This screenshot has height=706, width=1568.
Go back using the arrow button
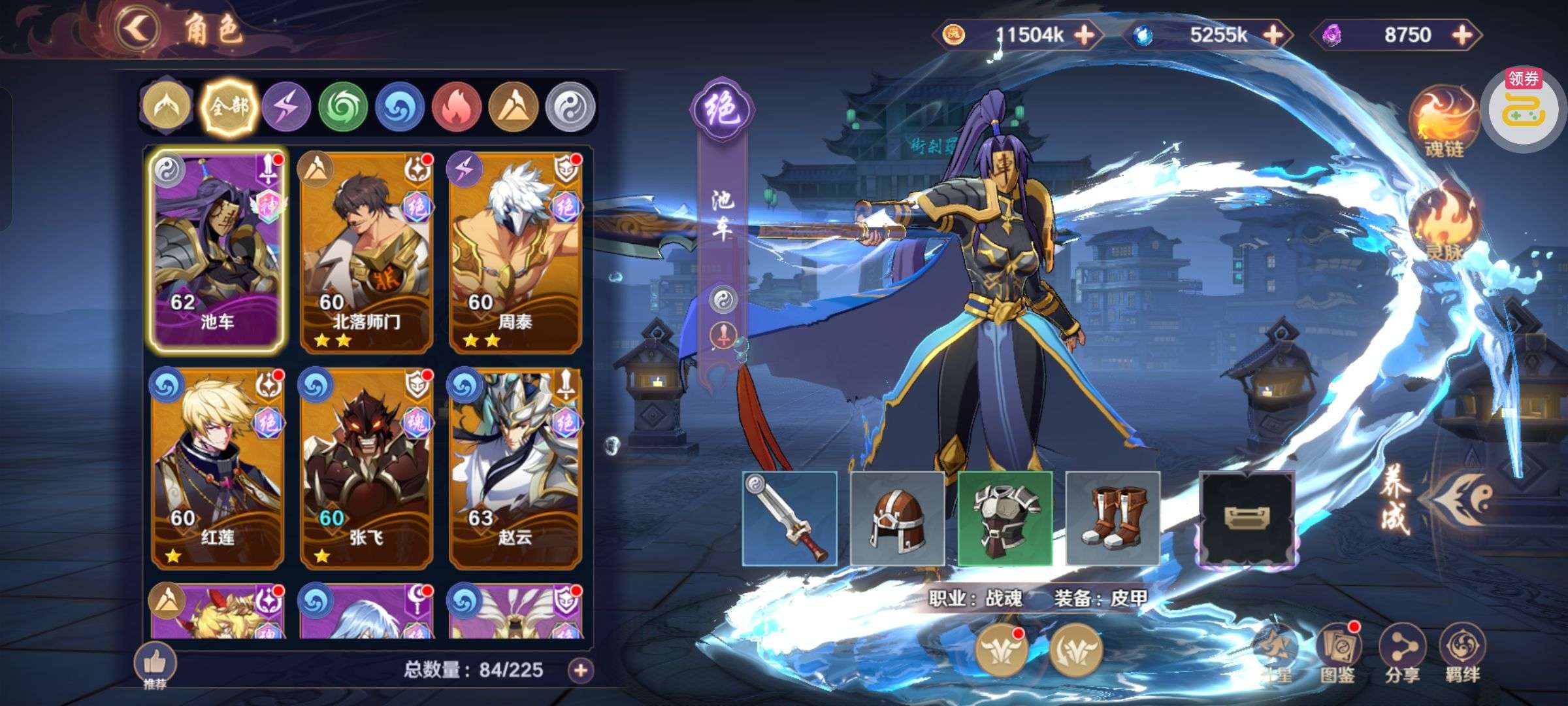click(137, 29)
